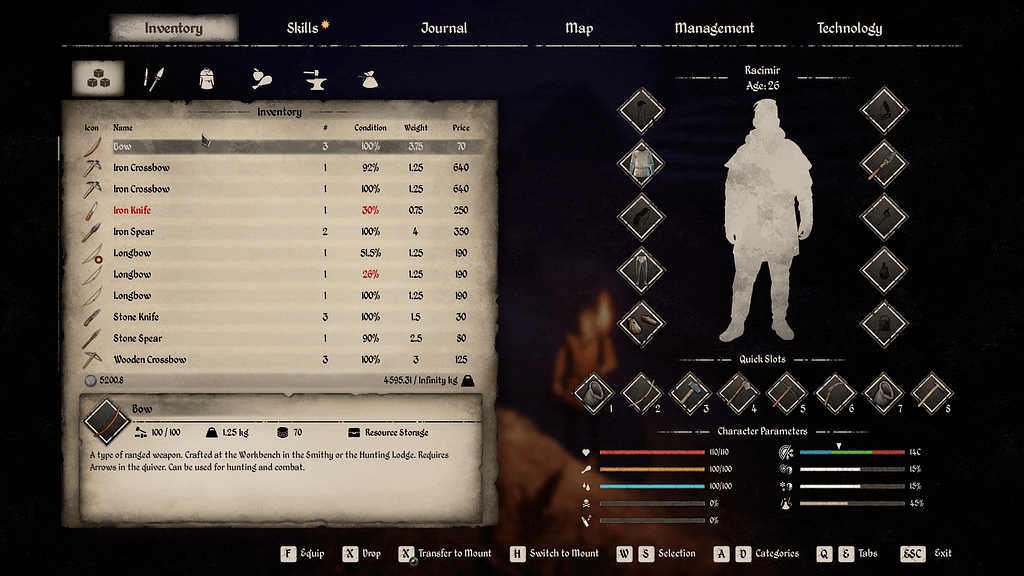Image resolution: width=1024 pixels, height=576 pixels.
Task: Open the Skills tab
Action: click(x=302, y=28)
